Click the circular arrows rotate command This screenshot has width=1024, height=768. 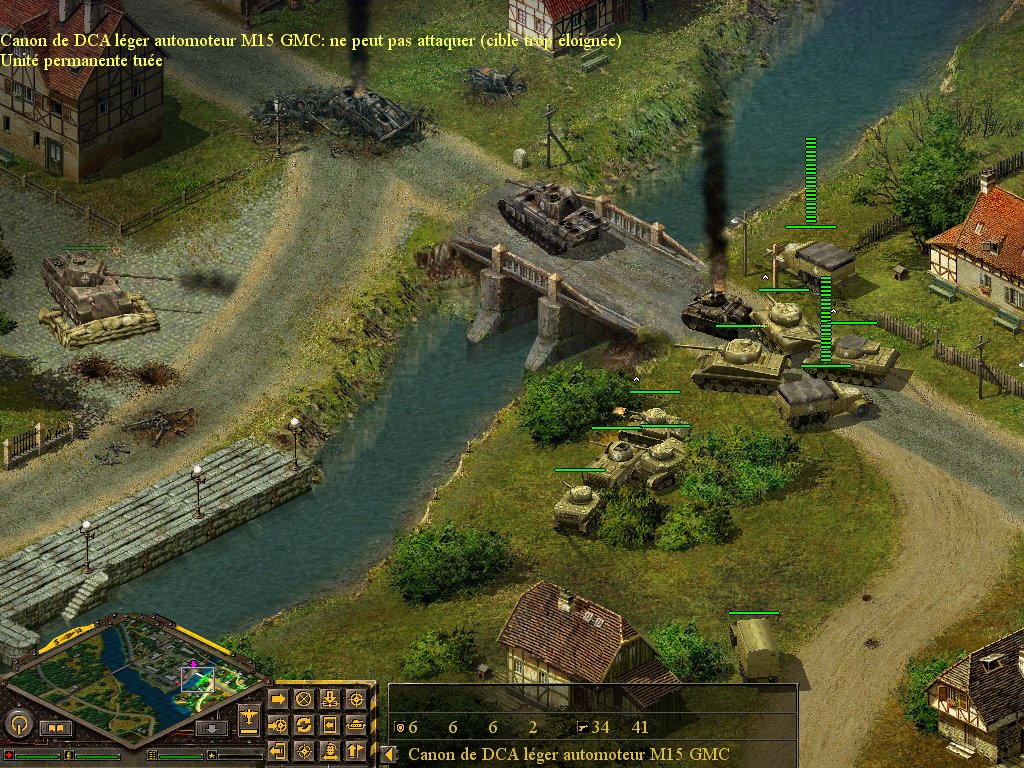pos(304,724)
